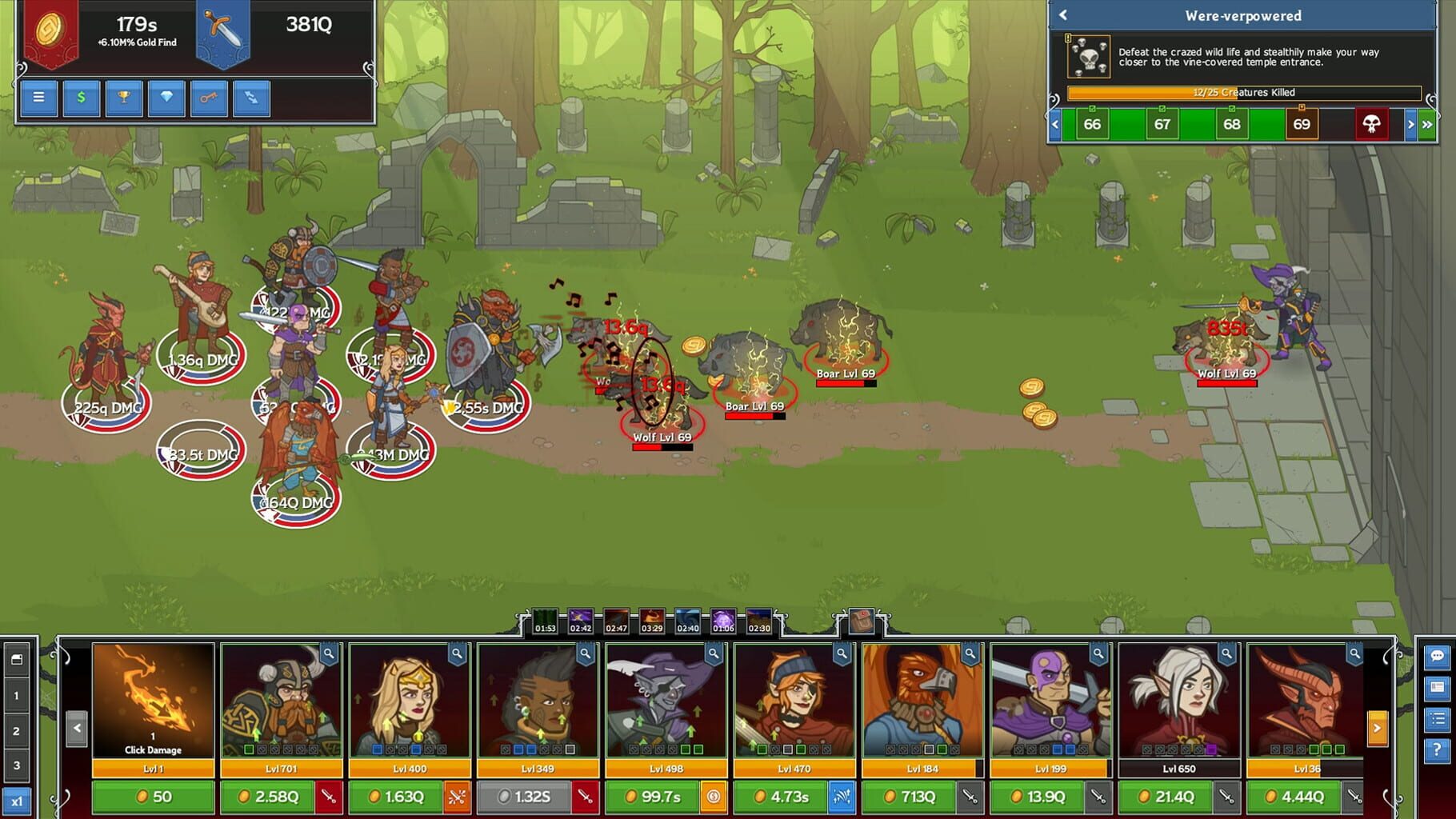Viewport: 1456px width, 819px height.
Task: Select formation save slot 1
Action: point(18,696)
